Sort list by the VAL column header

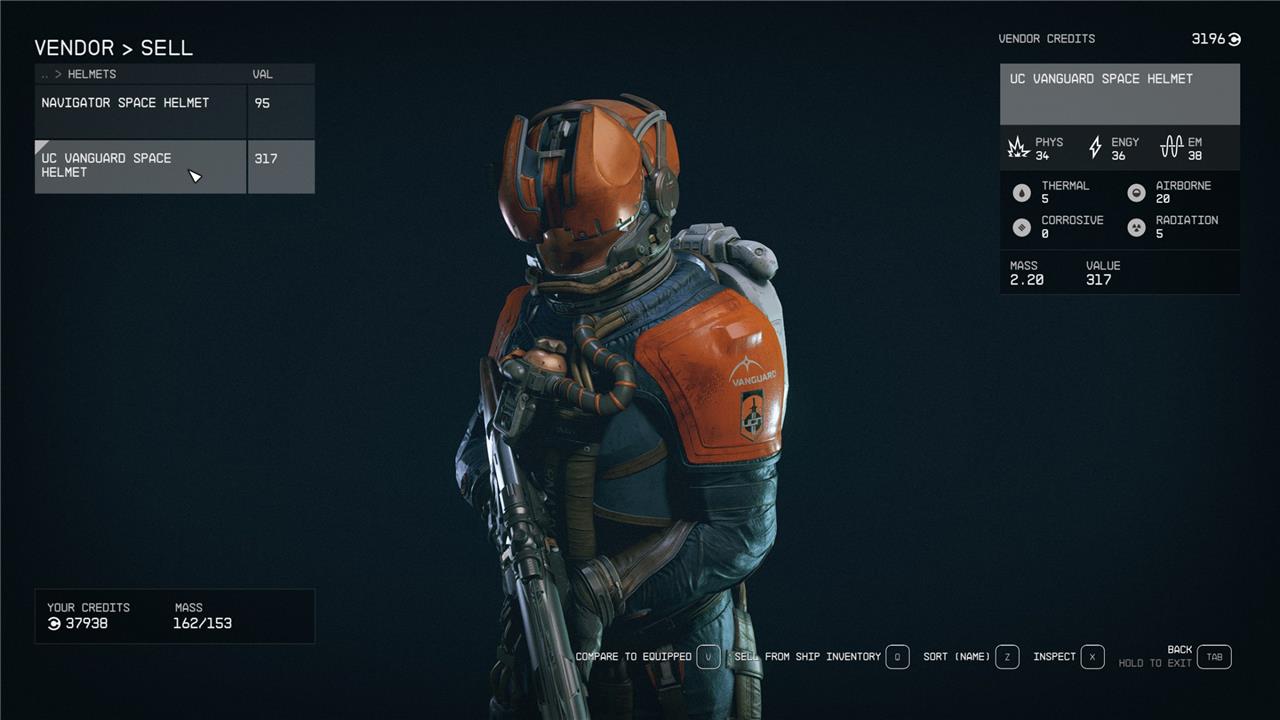point(263,74)
